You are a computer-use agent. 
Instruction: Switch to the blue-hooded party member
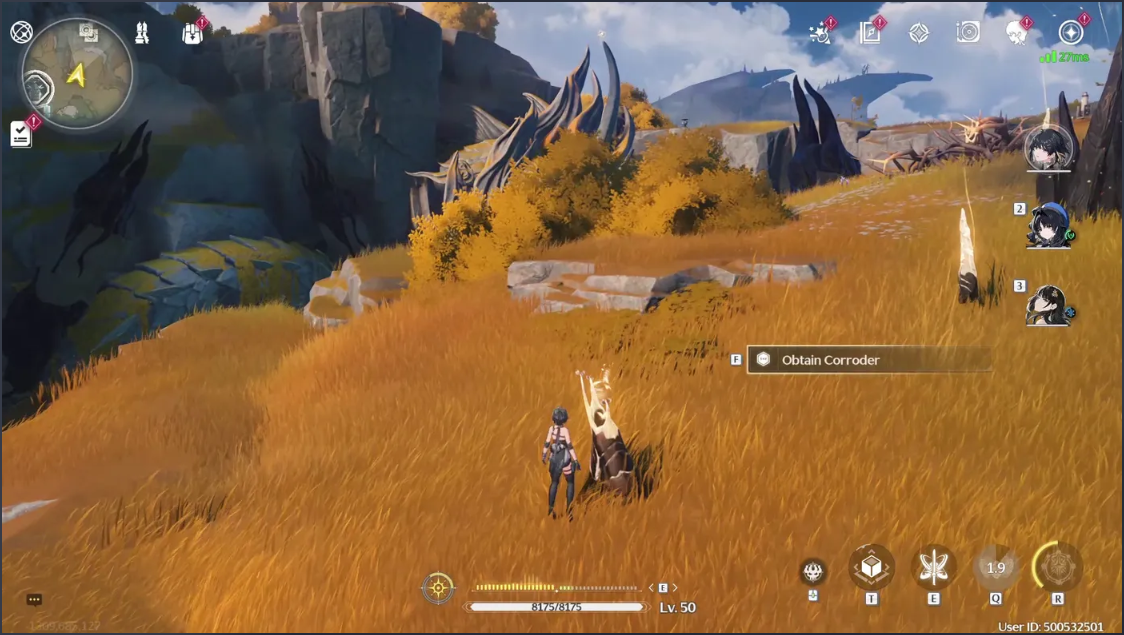click(x=1049, y=226)
